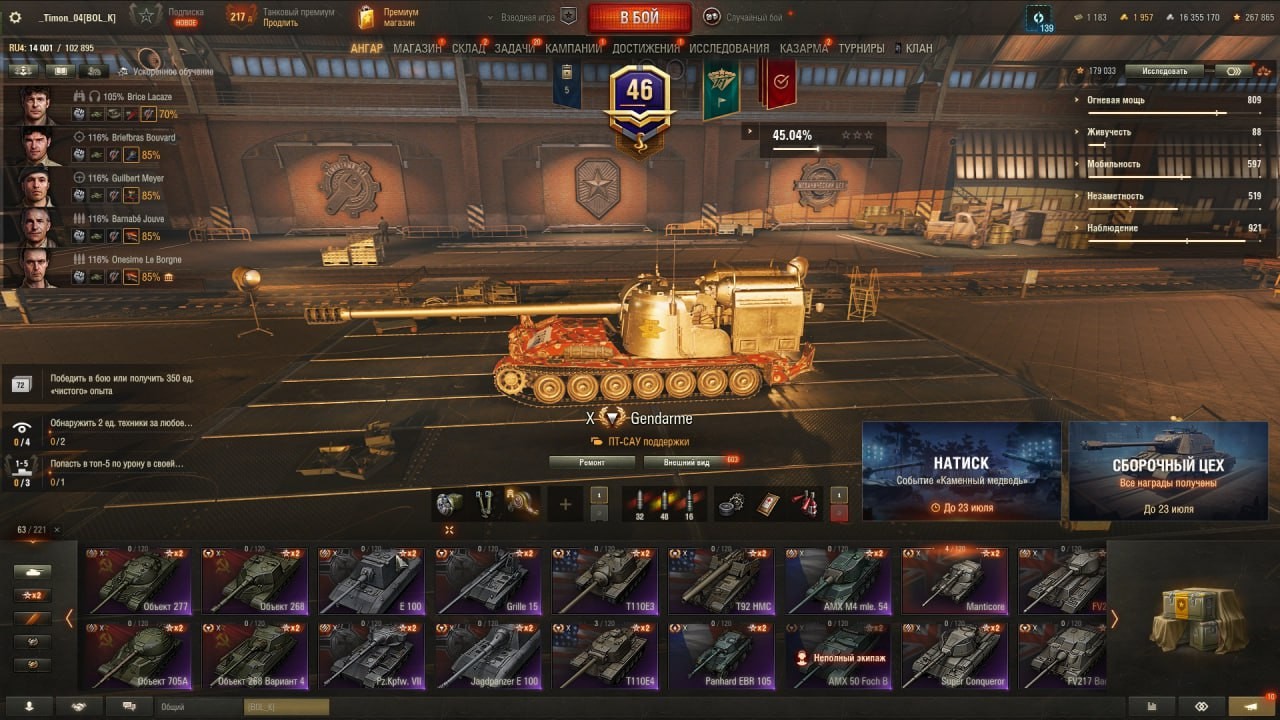Viewport: 1280px width, 720px height.
Task: Switch to the КАЗАРМА tab
Action: [x=804, y=48]
